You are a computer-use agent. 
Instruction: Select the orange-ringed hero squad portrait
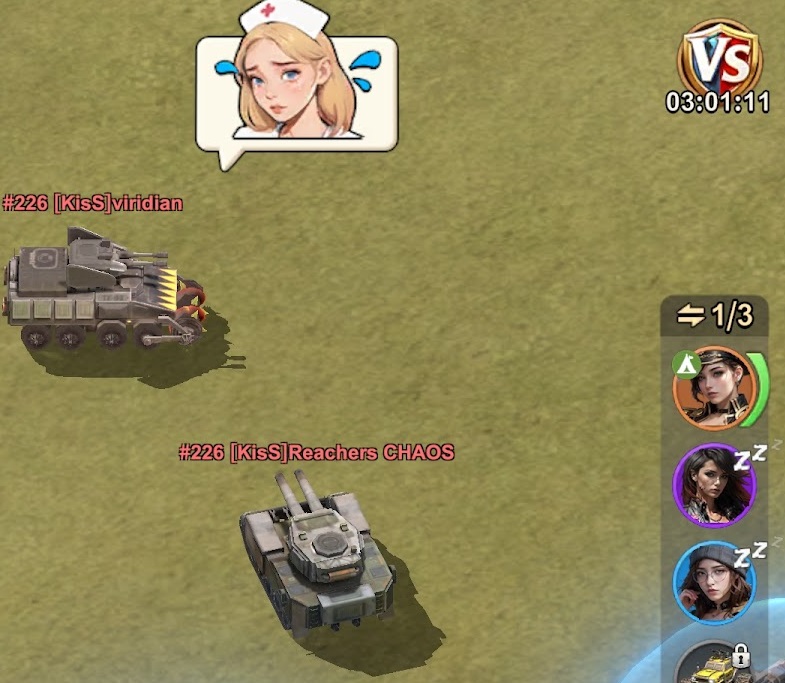click(x=714, y=388)
